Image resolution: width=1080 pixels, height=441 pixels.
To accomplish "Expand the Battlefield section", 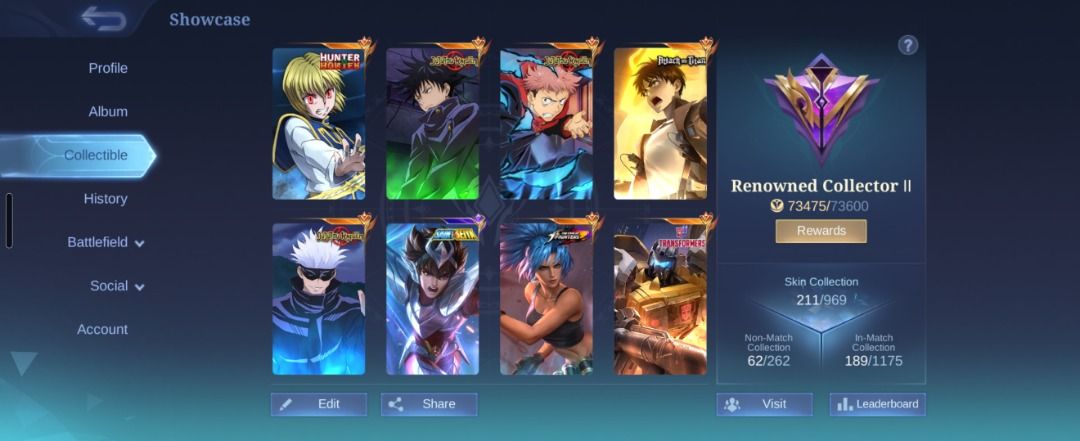I will tap(105, 242).
